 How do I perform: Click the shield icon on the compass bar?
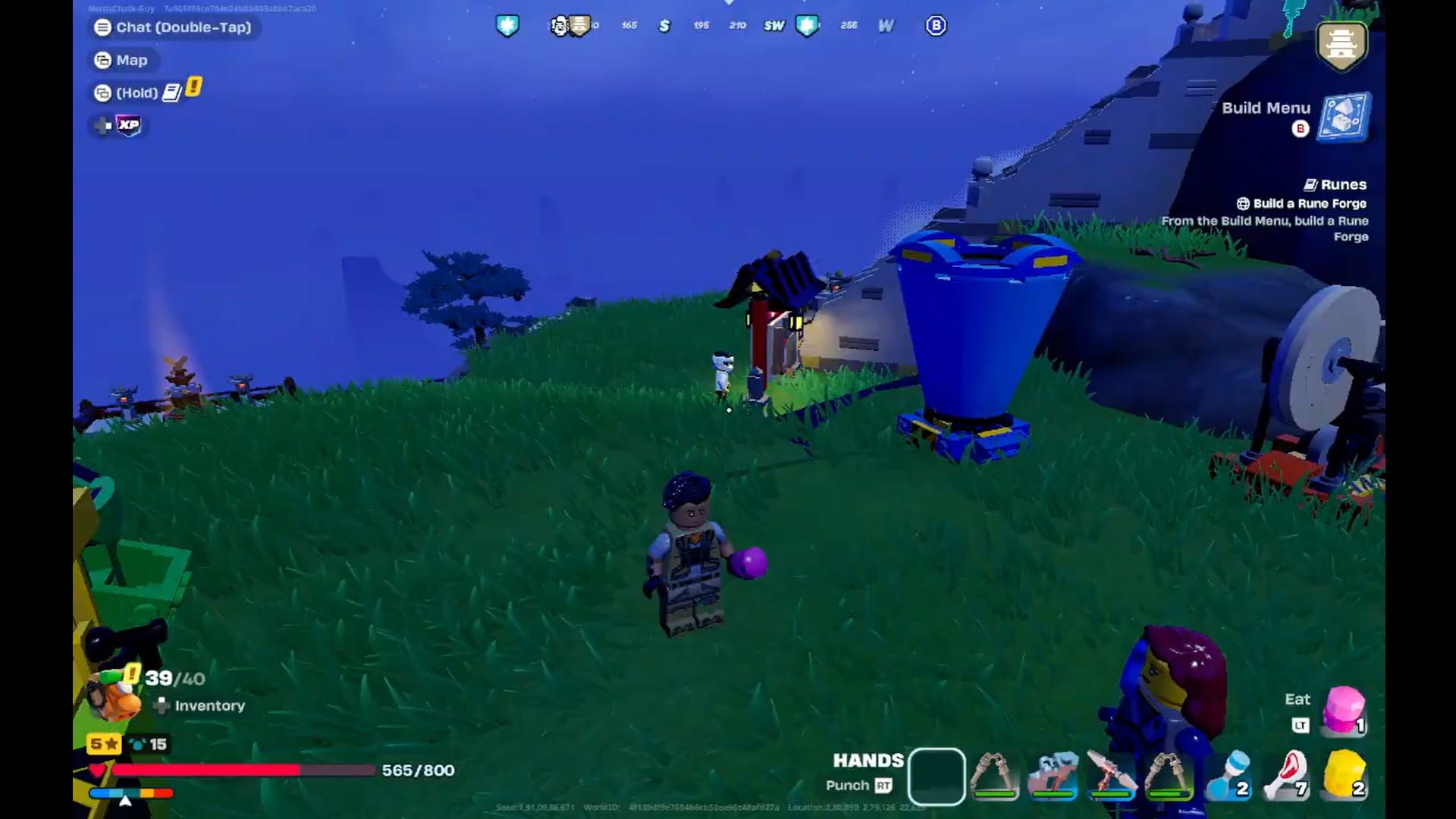(508, 25)
